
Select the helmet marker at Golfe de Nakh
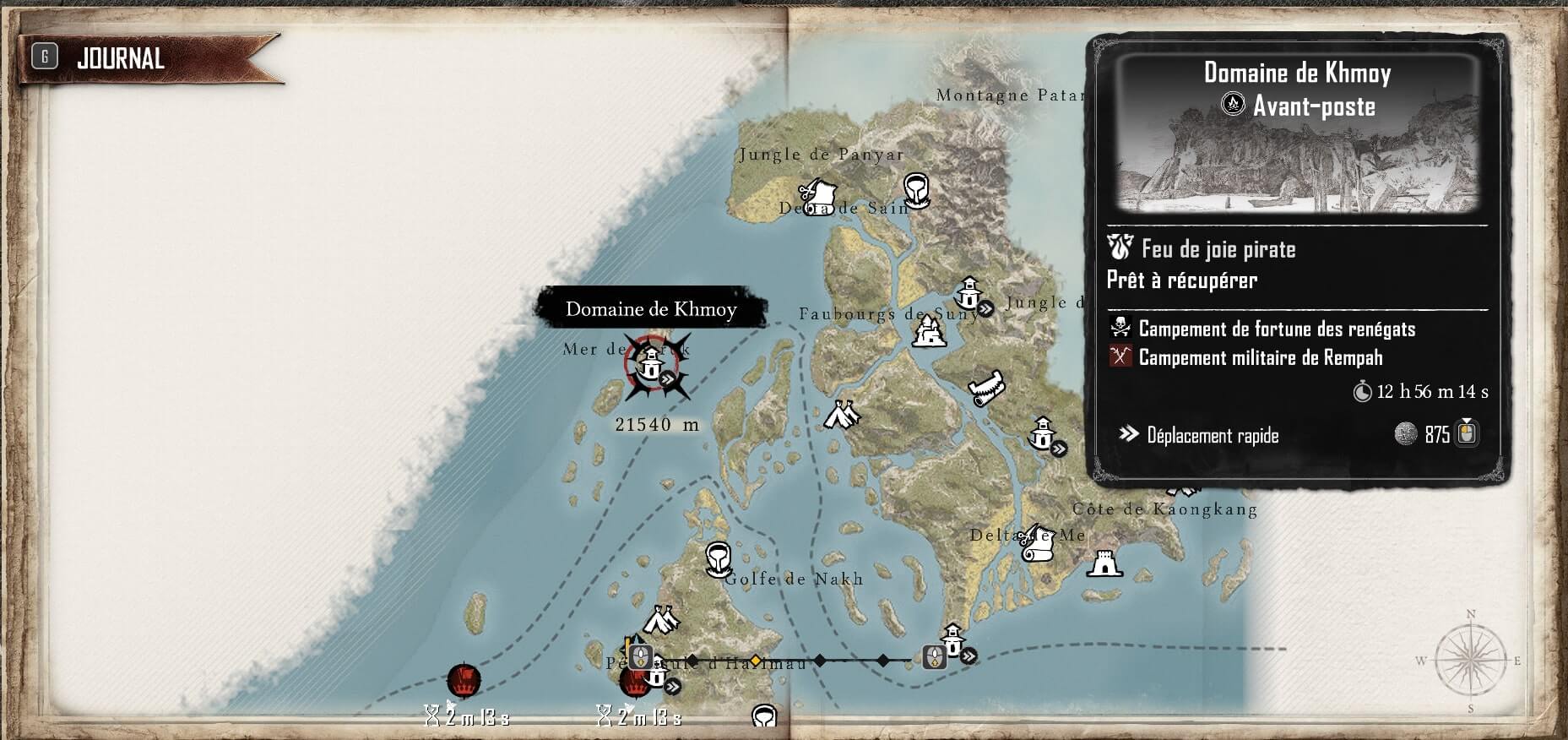(x=718, y=558)
